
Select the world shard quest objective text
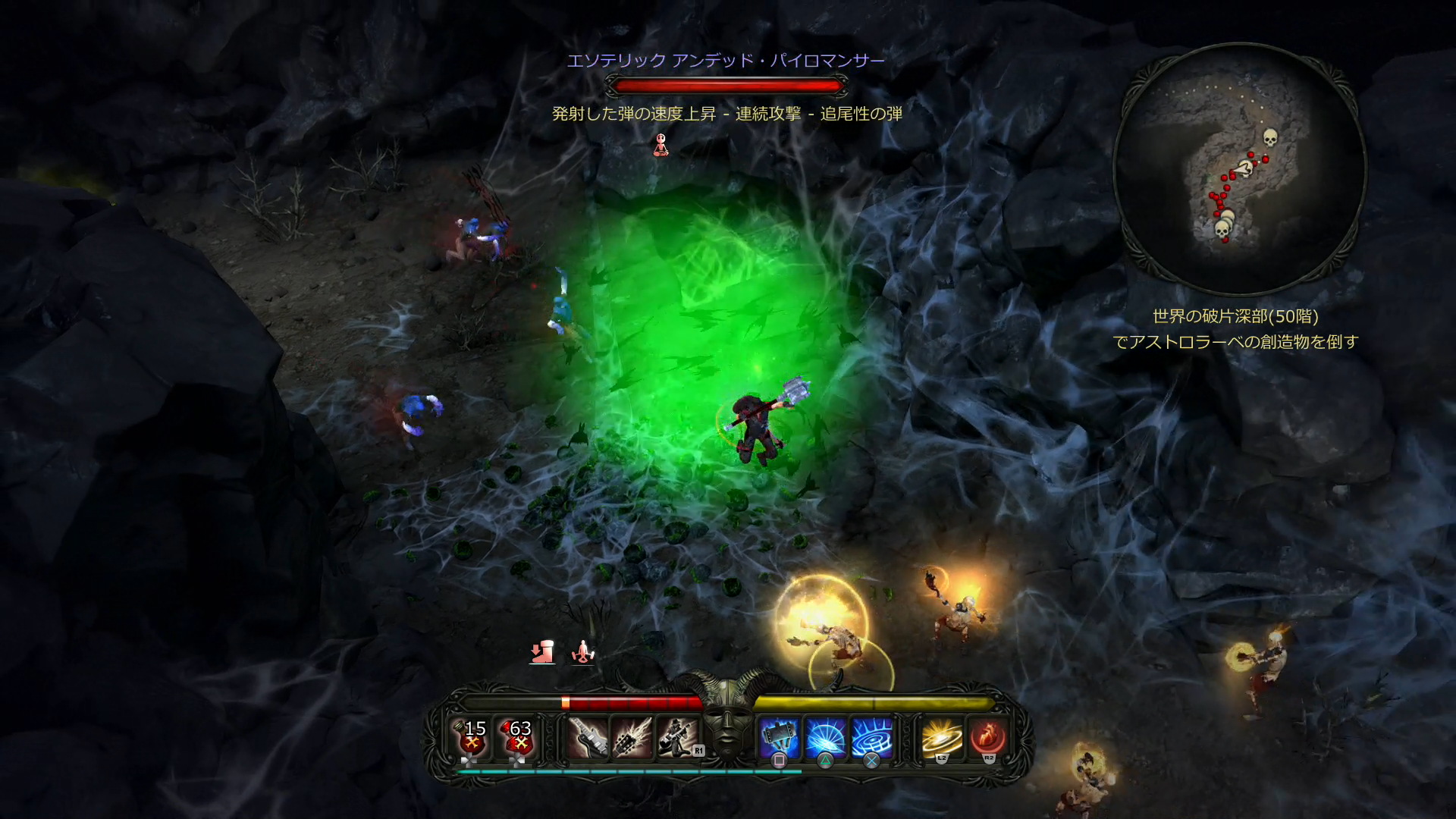1235,329
